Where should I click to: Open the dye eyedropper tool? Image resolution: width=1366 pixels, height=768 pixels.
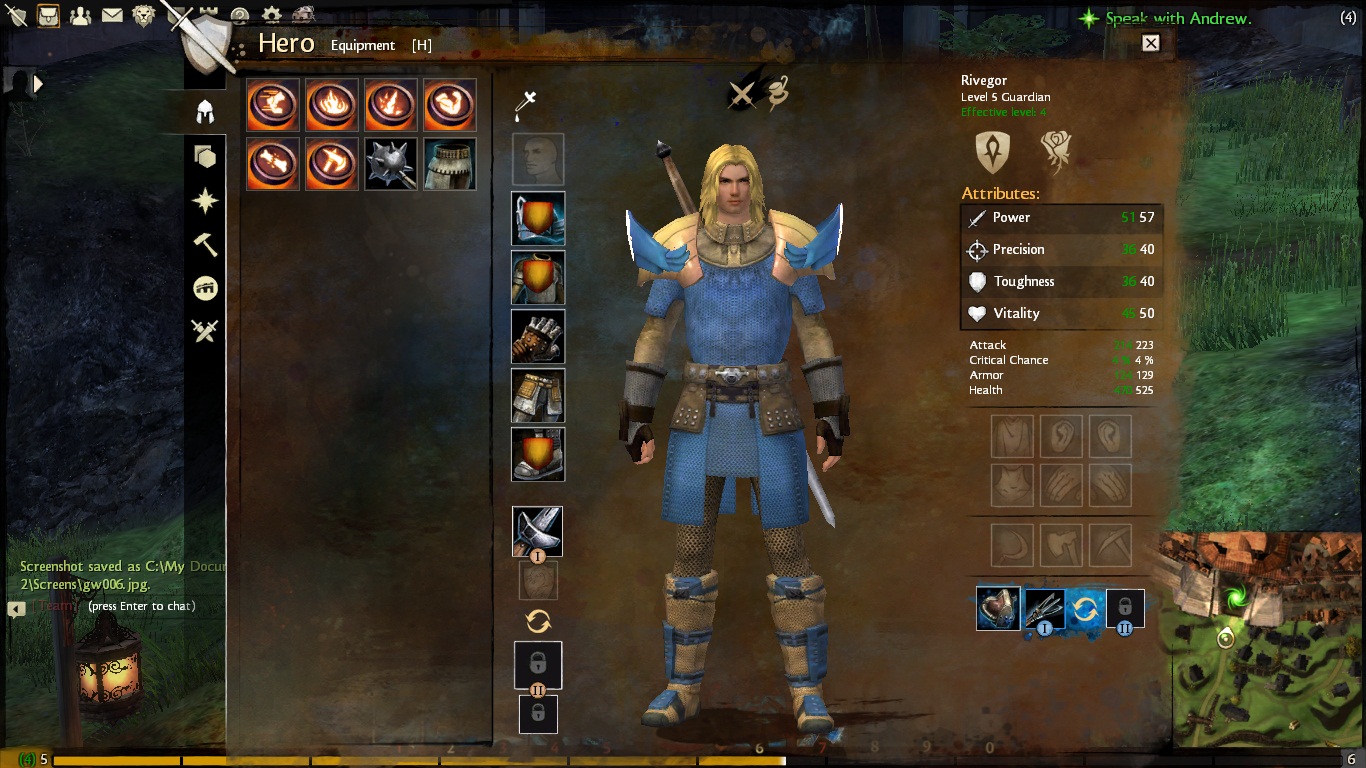[527, 103]
